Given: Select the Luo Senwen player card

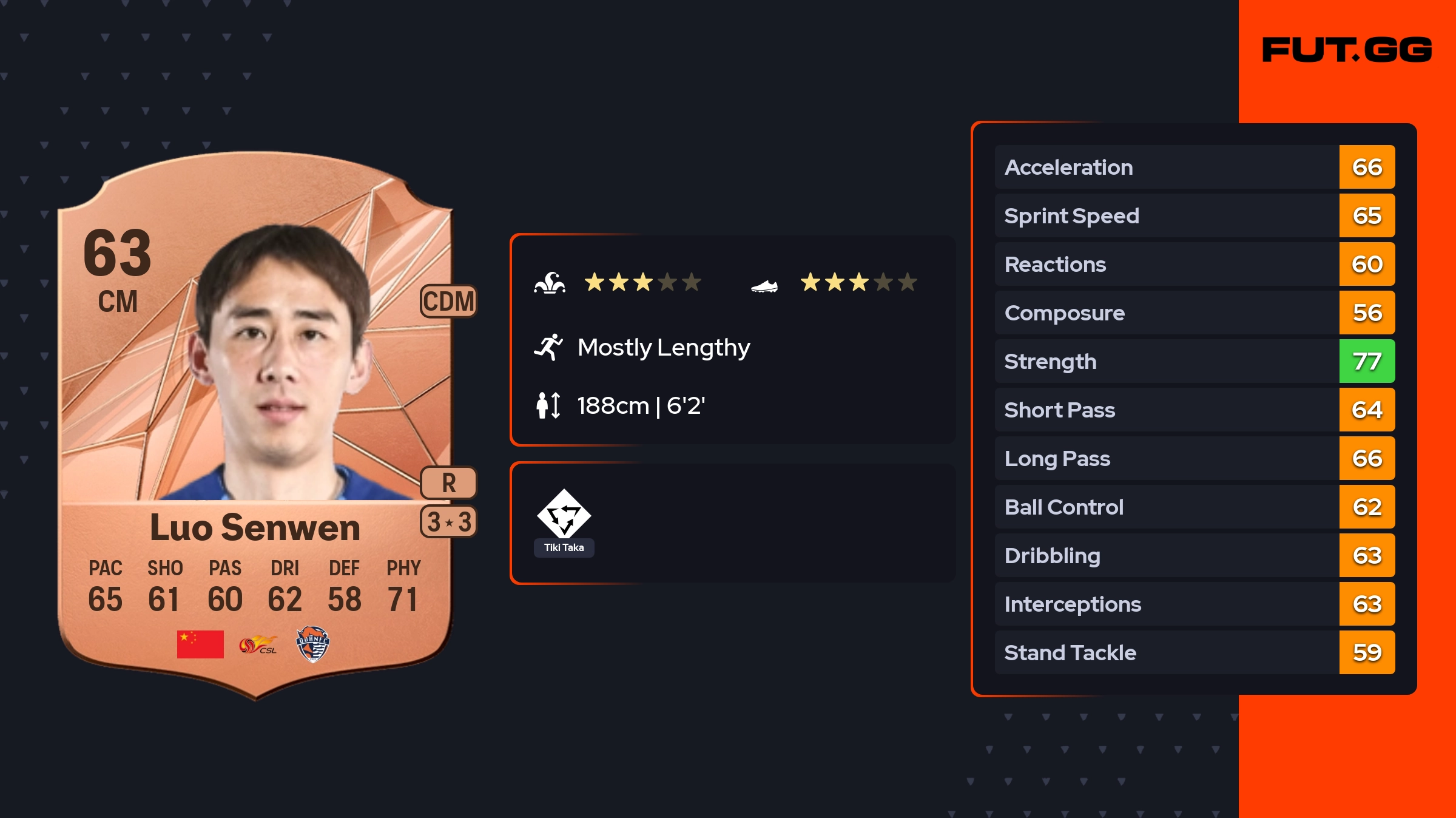Looking at the screenshot, I should coord(255,425).
